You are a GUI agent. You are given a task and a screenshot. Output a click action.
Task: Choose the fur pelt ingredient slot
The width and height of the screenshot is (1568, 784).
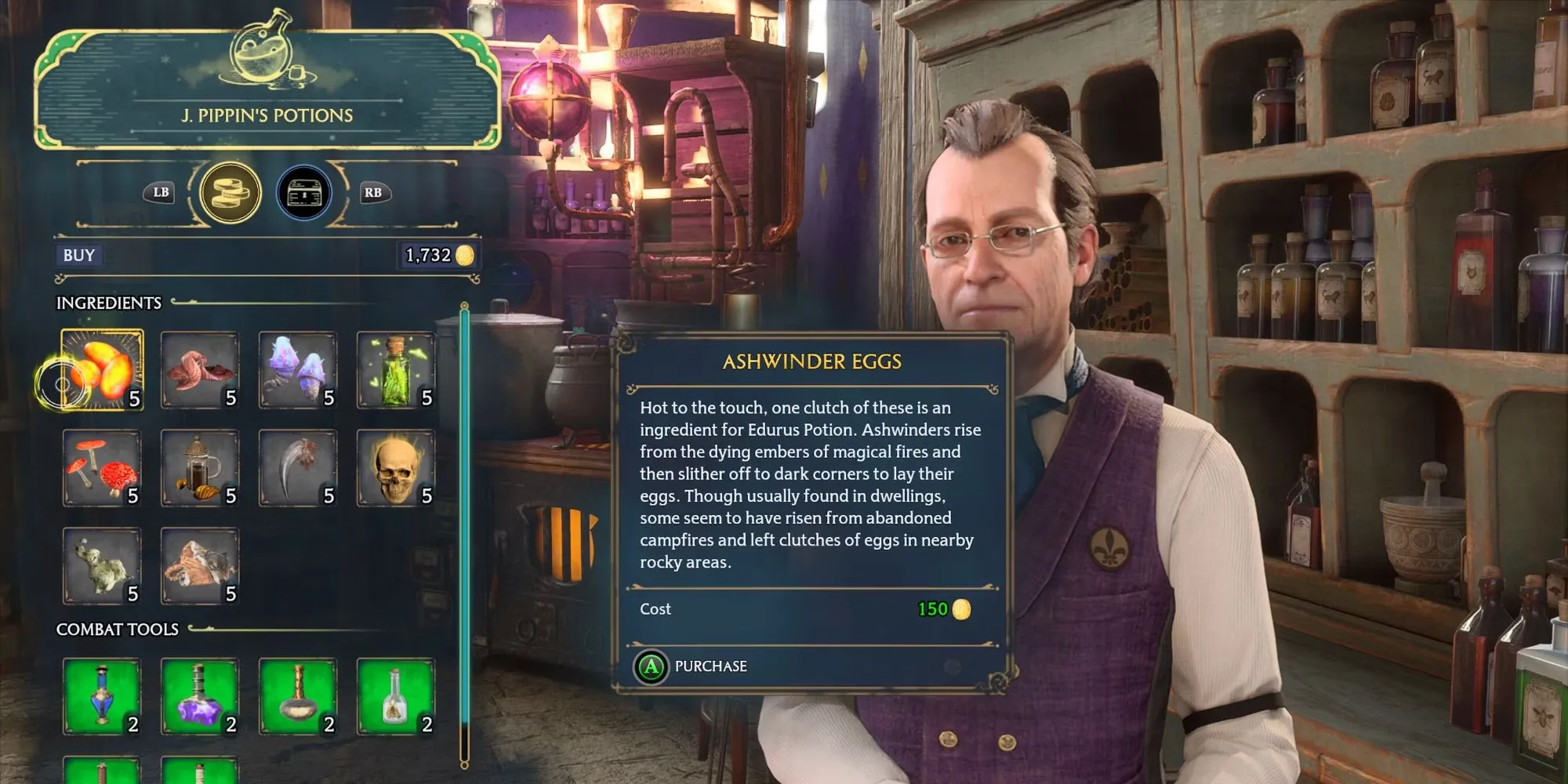click(200, 566)
